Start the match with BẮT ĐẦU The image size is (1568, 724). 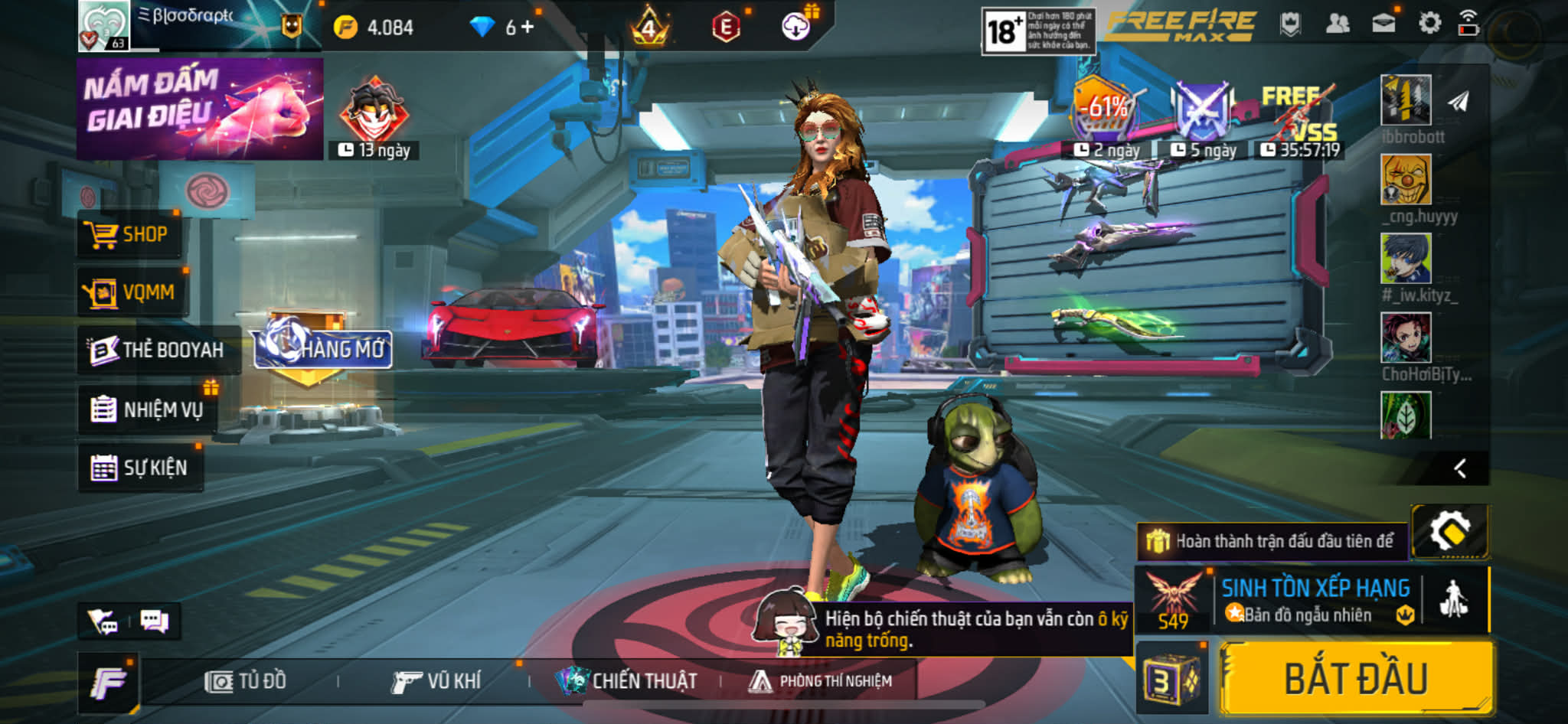click(1356, 679)
